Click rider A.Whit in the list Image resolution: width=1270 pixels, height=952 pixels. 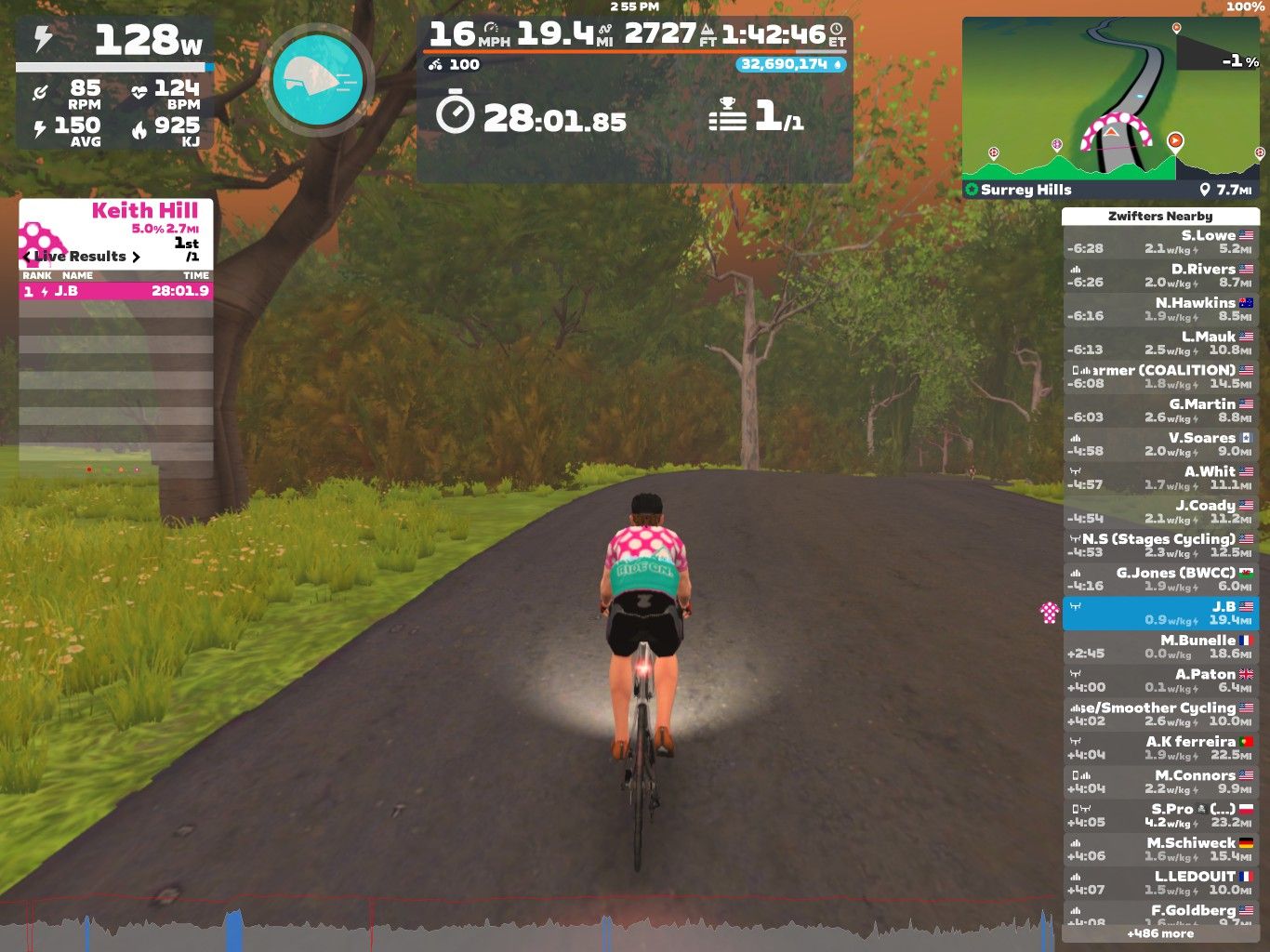pos(1159,478)
